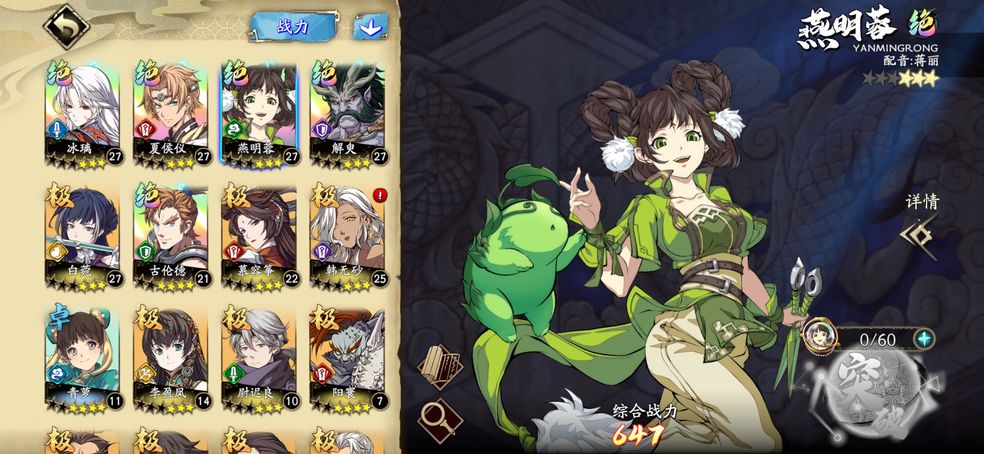Pick the 解臾 character card
The image size is (984, 454).
click(347, 113)
